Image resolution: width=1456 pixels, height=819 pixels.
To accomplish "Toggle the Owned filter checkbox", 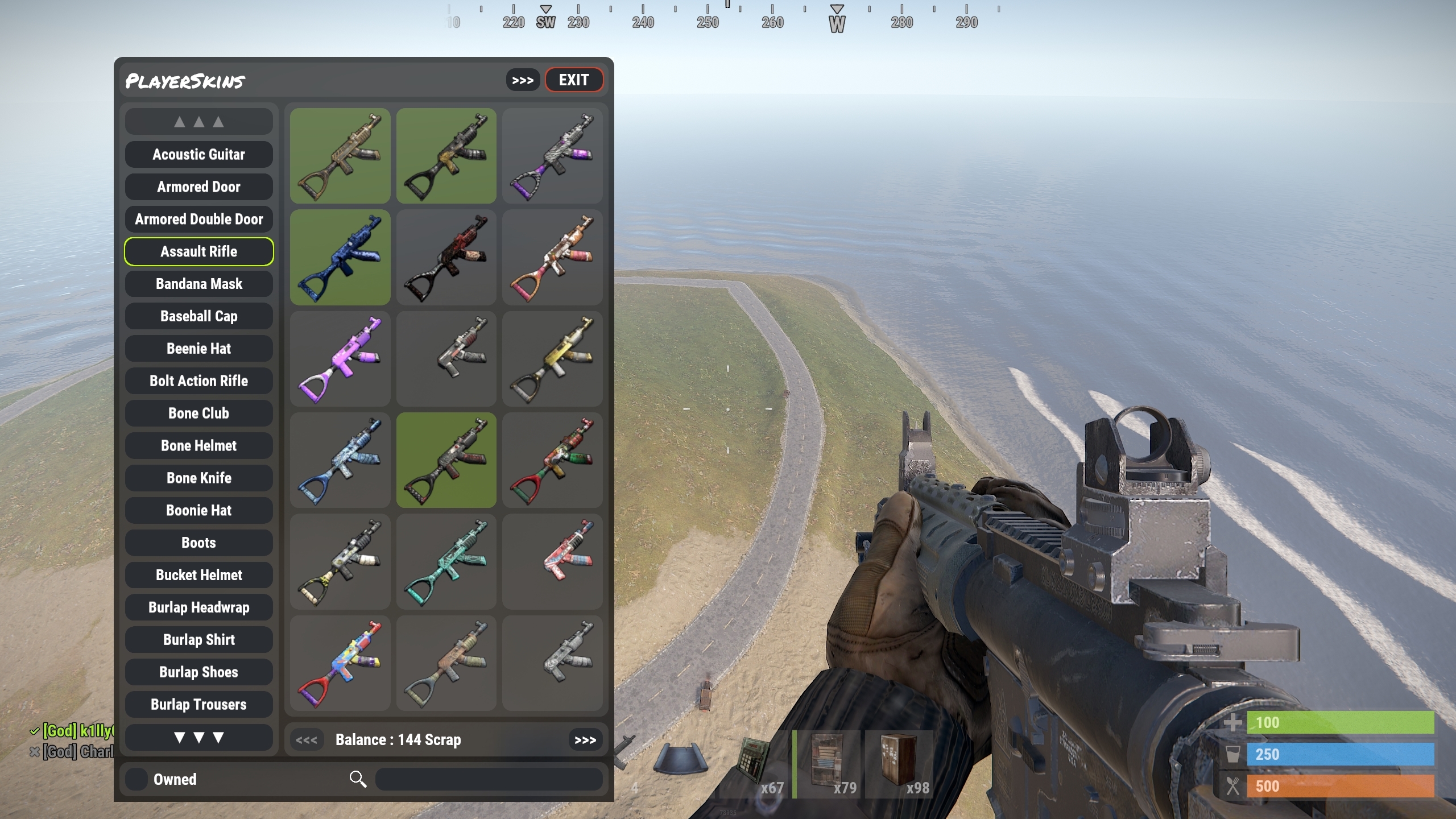I will coord(136,779).
